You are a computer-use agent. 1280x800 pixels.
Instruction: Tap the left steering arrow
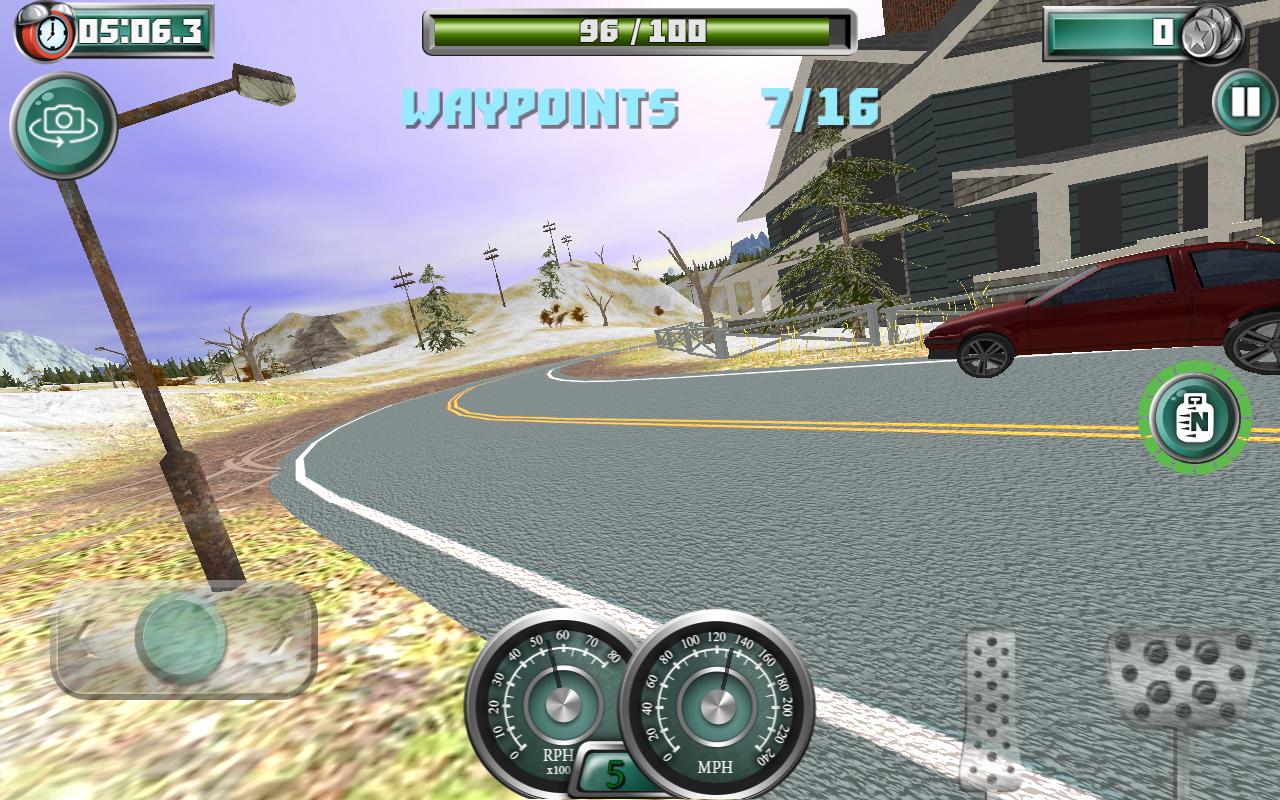85,640
